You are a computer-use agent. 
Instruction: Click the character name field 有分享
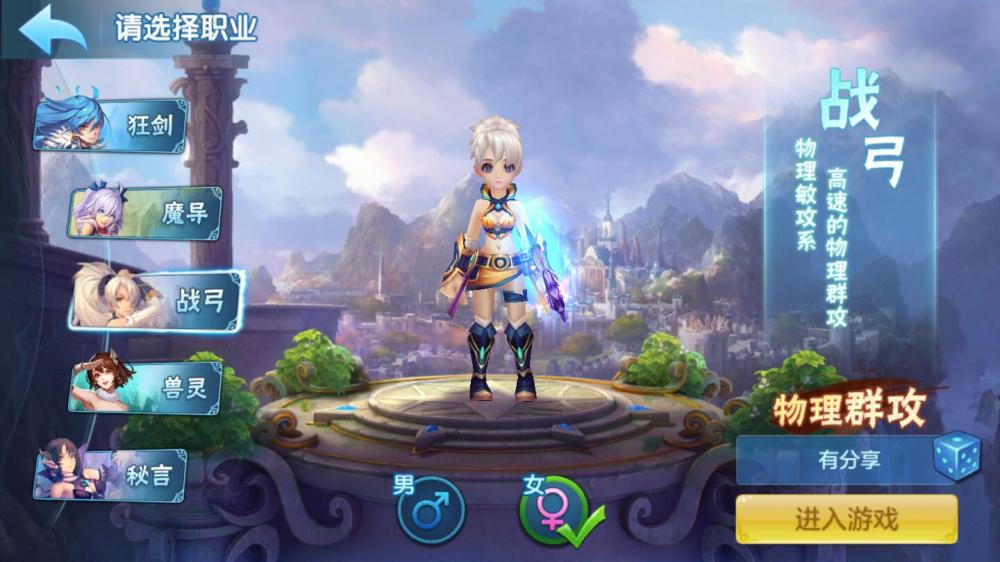pos(834,461)
